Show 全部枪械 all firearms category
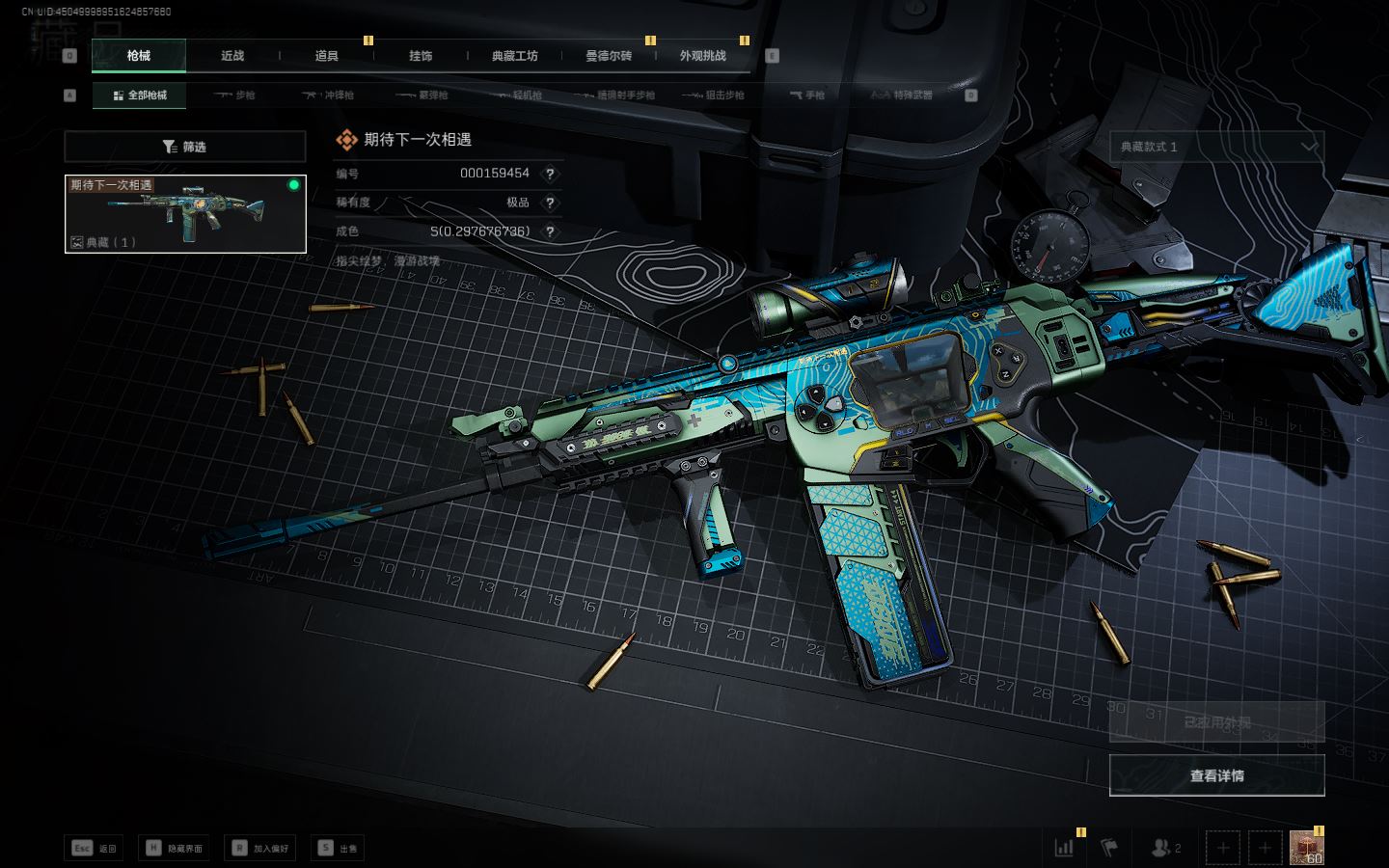The width and height of the screenshot is (1389, 868). (x=140, y=95)
